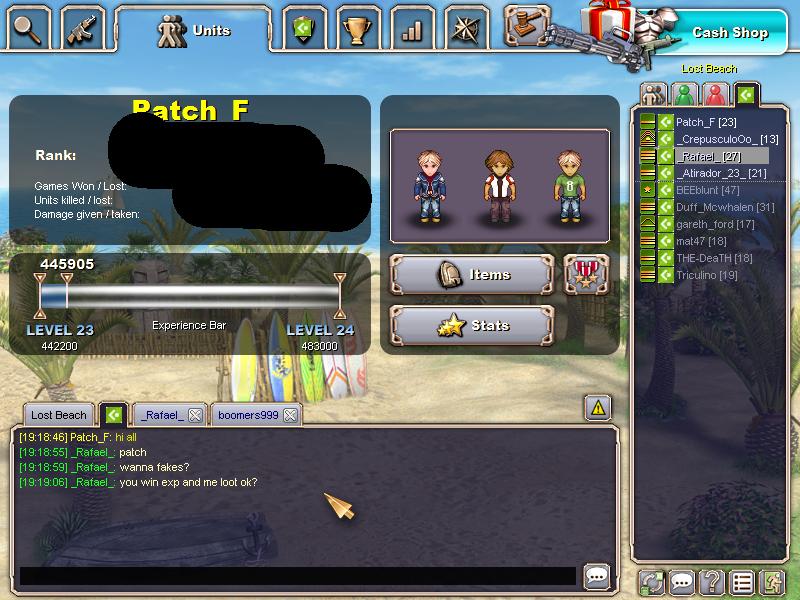Open the question mark help button
This screenshot has width=800, height=600.
coord(711,581)
